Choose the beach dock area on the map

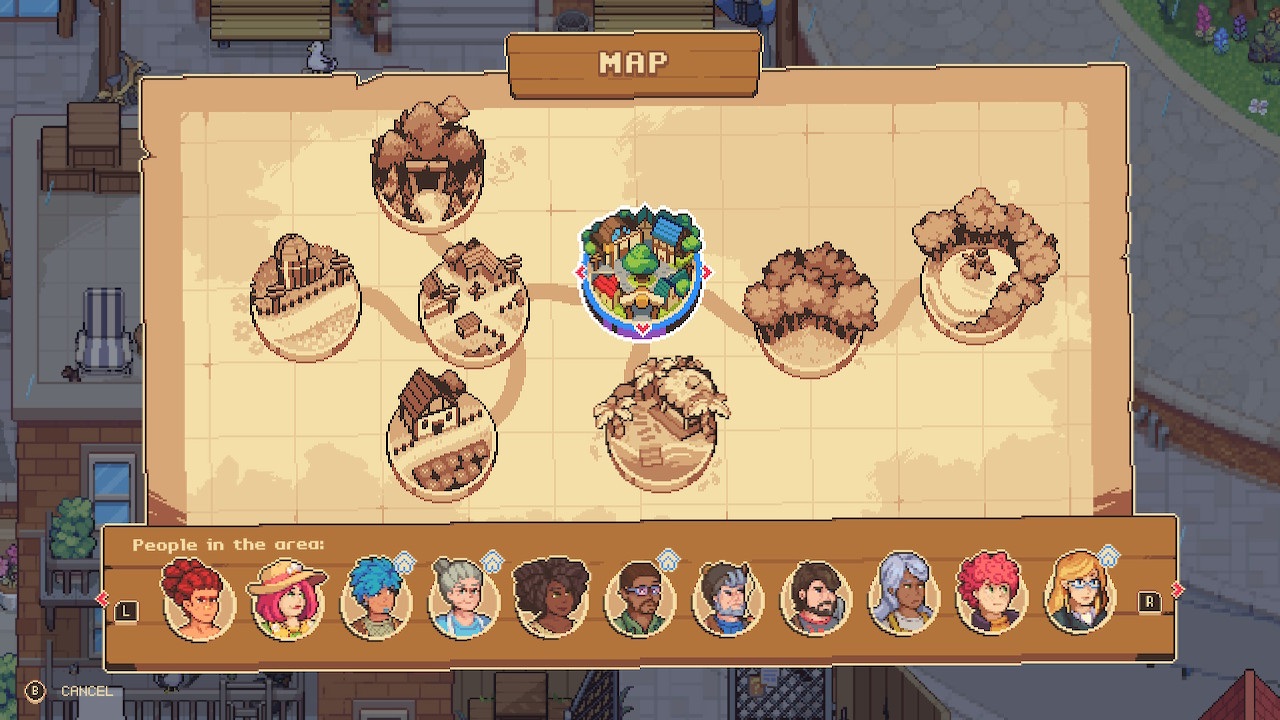coord(304,298)
